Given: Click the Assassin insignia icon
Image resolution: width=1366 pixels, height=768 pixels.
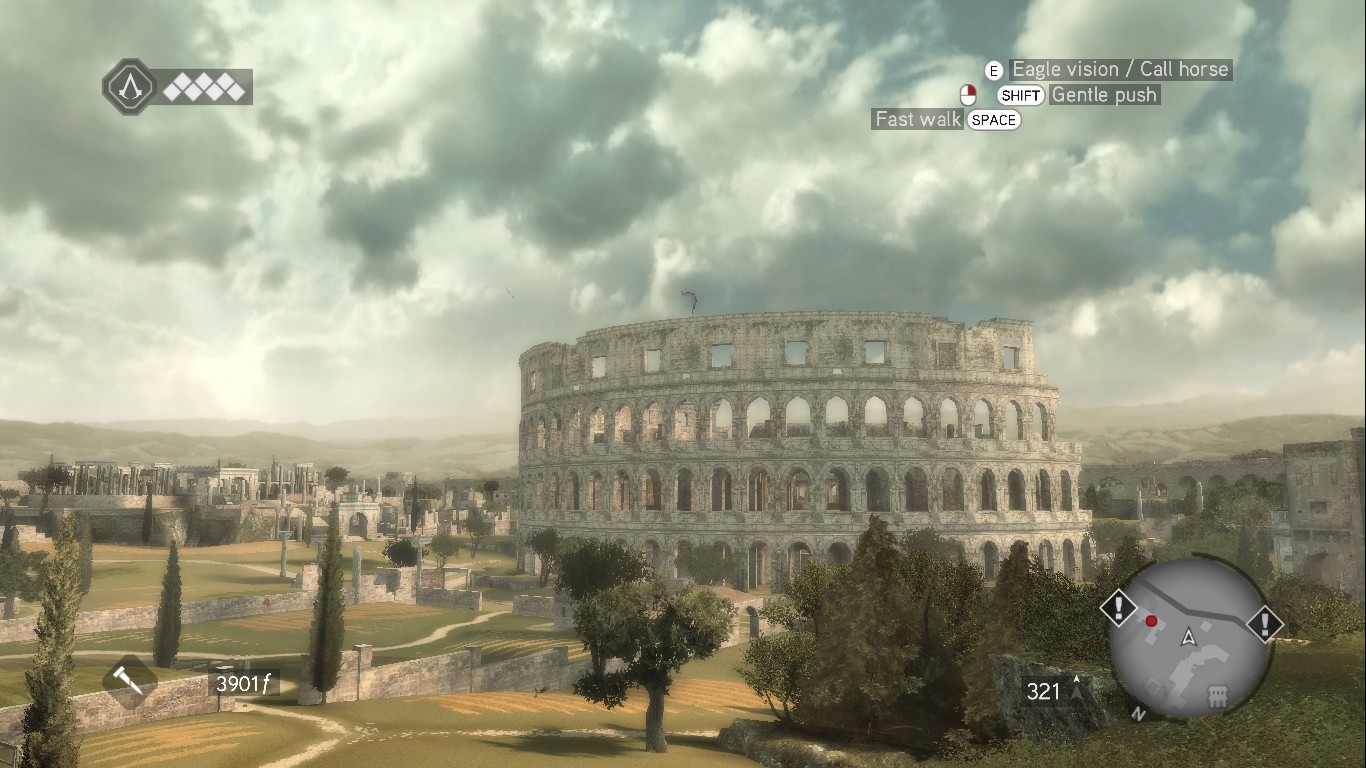Looking at the screenshot, I should click(x=129, y=86).
